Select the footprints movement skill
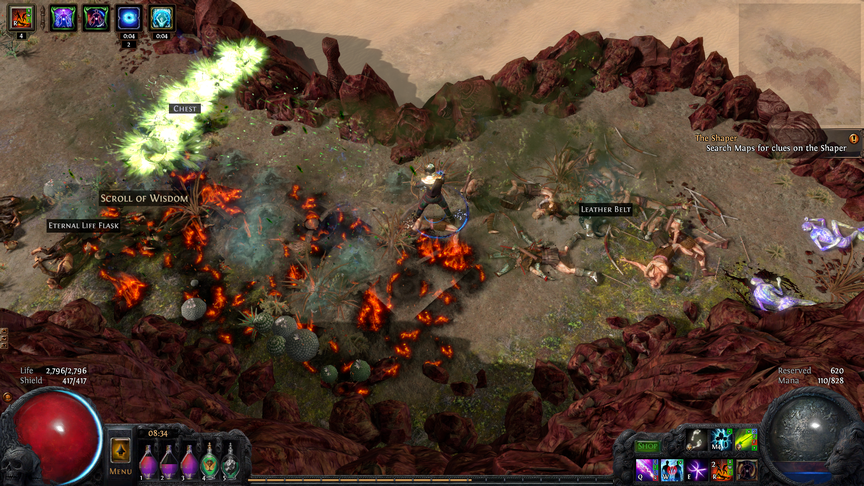864x486 pixels. (x=696, y=440)
